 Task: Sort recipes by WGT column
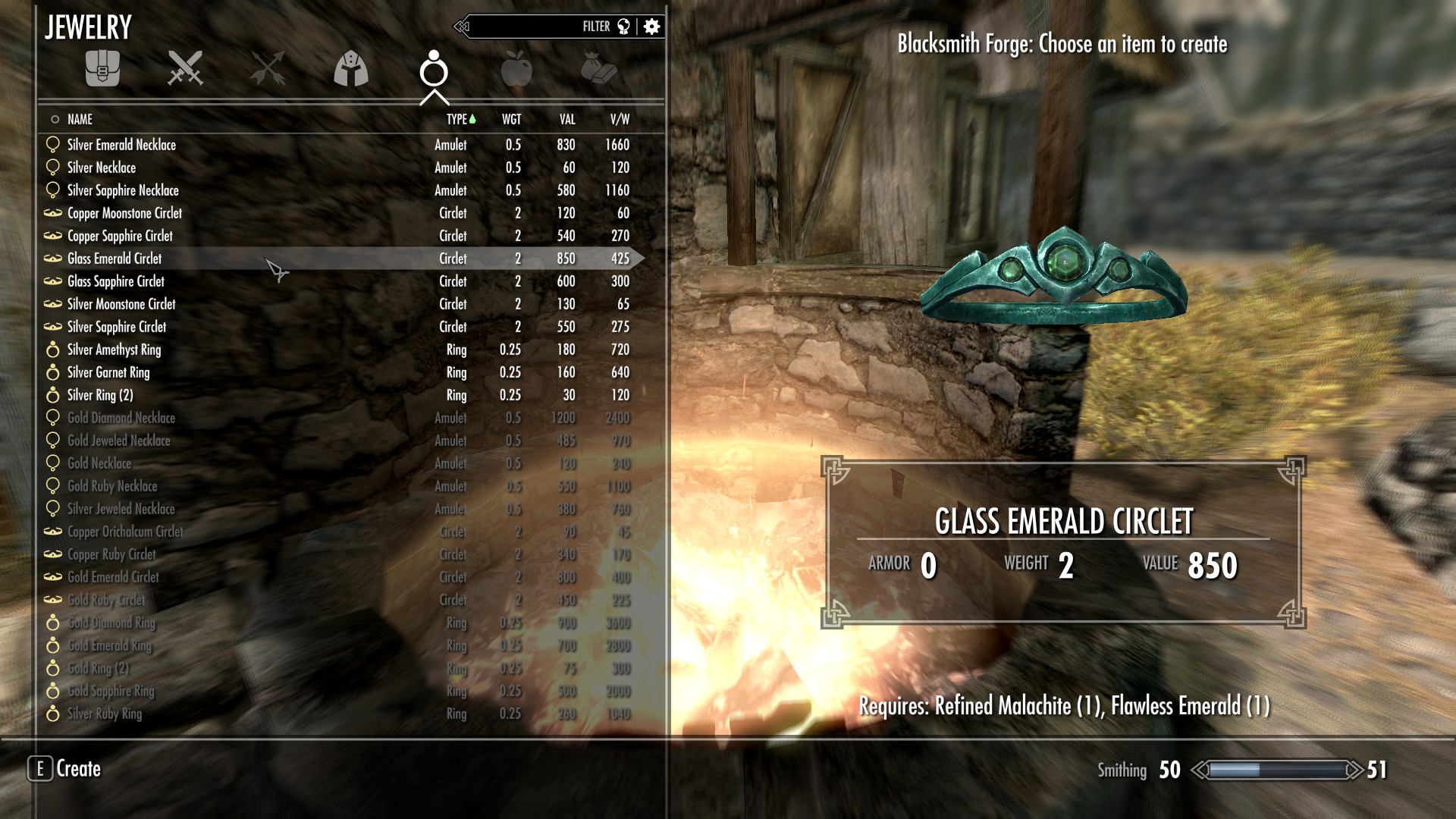(x=511, y=119)
